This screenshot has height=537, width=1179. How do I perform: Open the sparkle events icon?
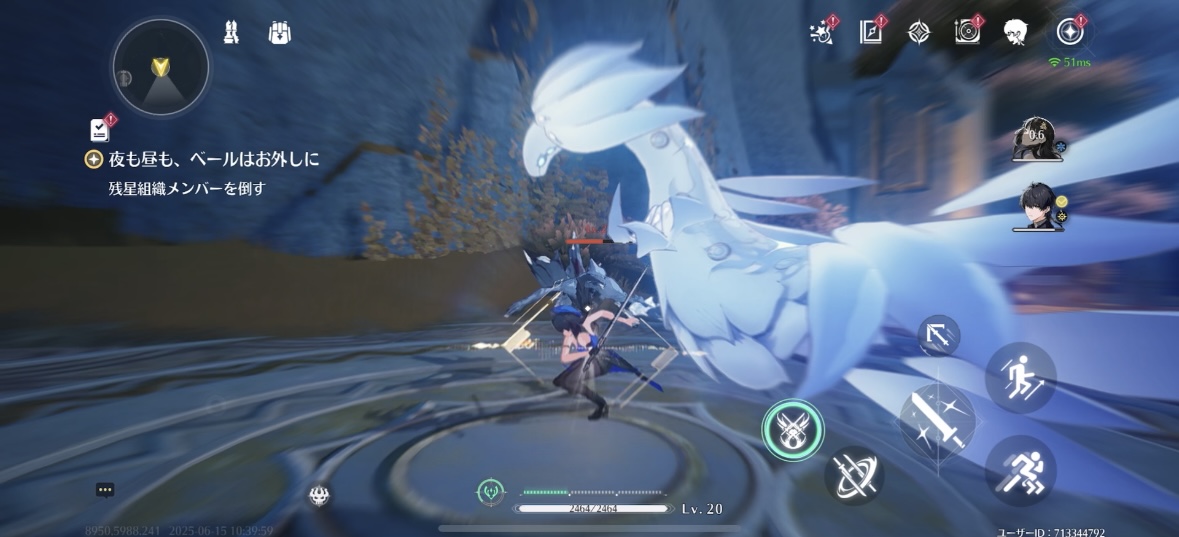(x=821, y=32)
